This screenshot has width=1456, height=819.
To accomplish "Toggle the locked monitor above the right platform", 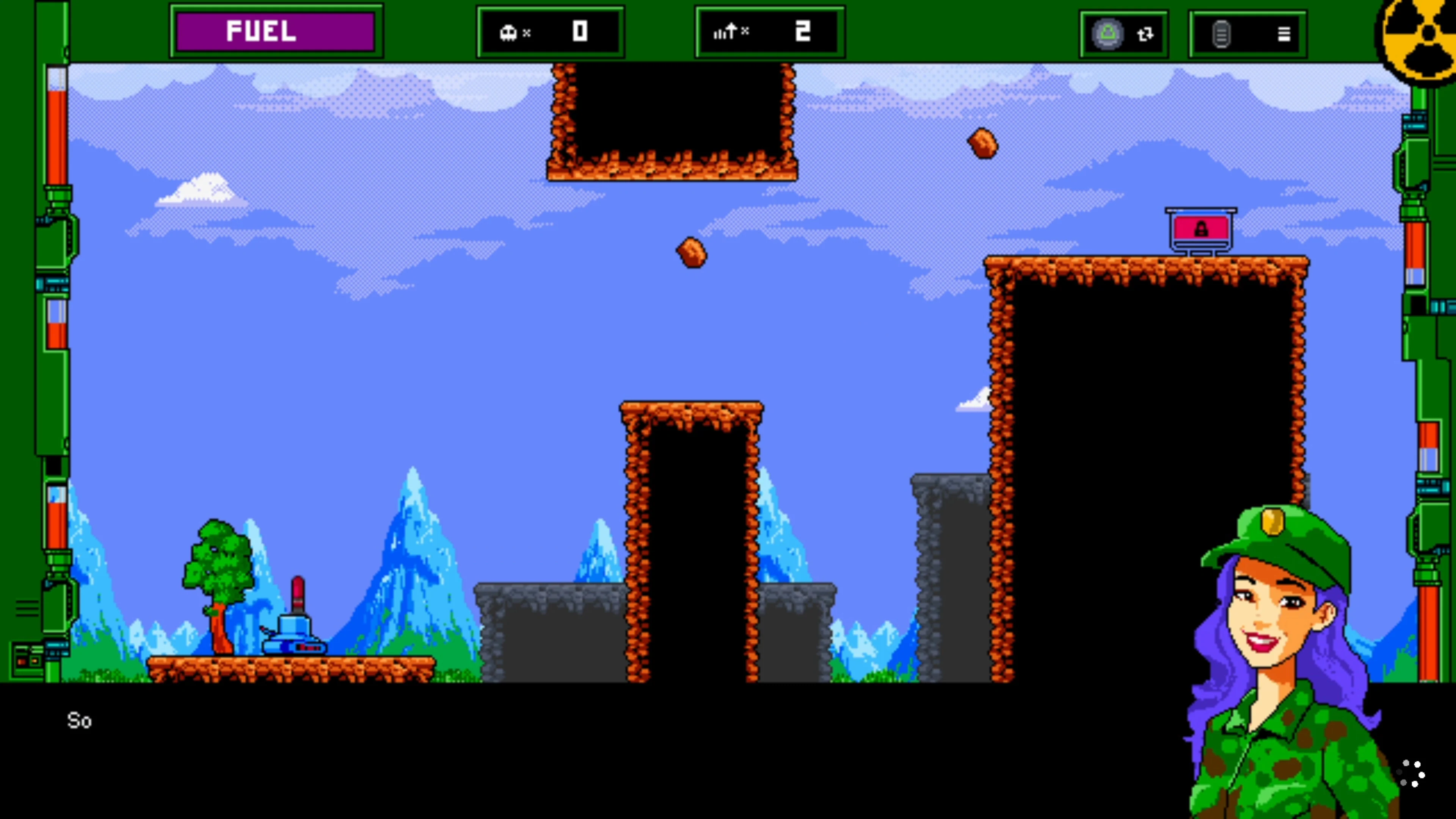I will click(x=1199, y=228).
